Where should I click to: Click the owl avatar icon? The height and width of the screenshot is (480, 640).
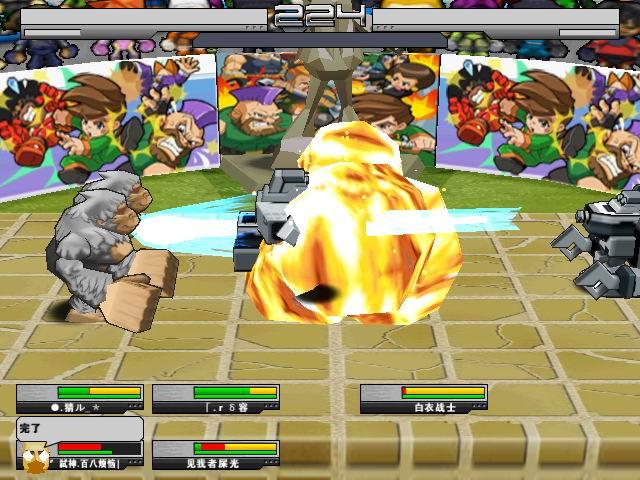(x=34, y=458)
